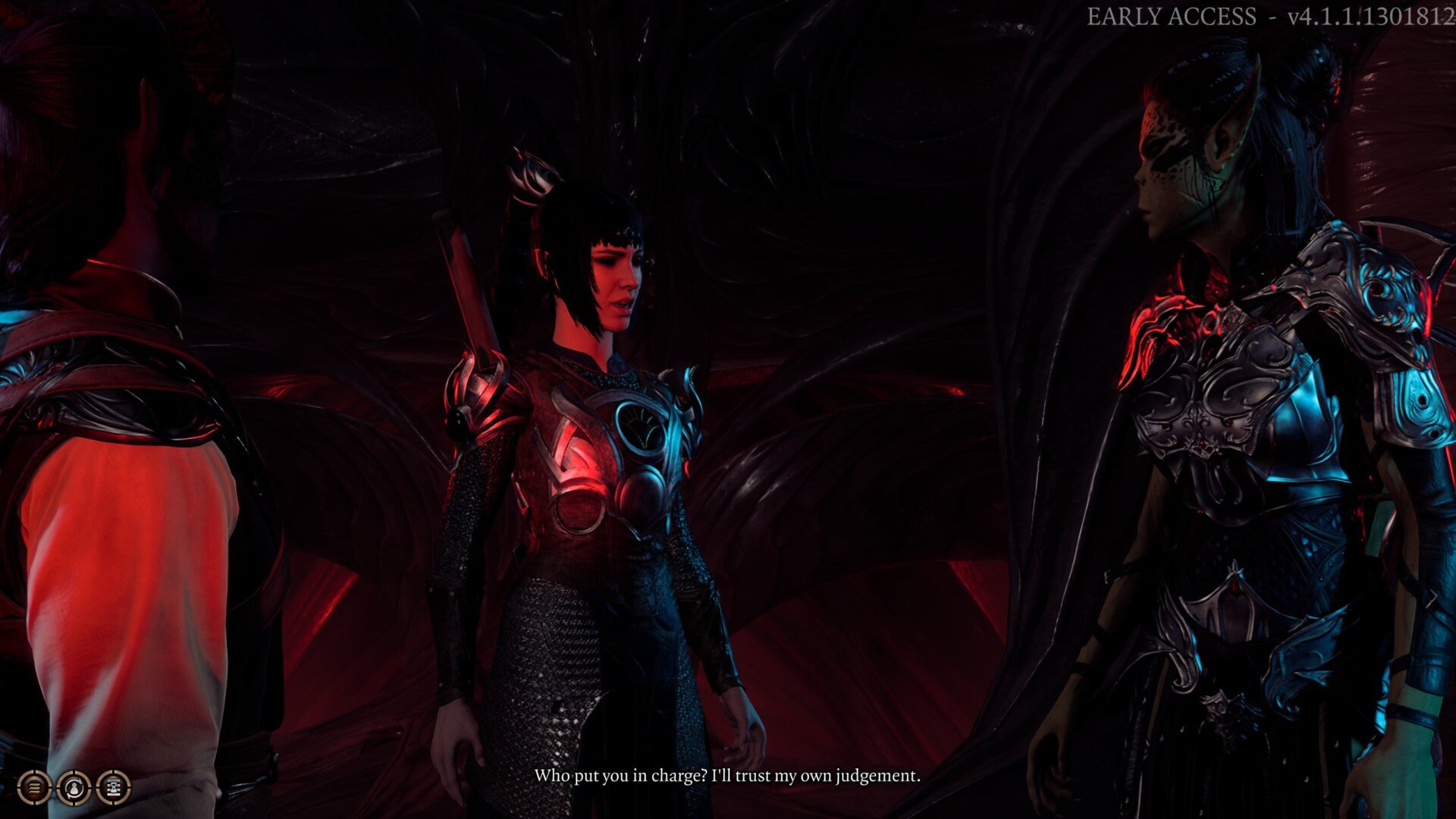Click the leftmost circular bronze-ringed icon
The height and width of the screenshot is (819, 1456).
click(x=33, y=786)
